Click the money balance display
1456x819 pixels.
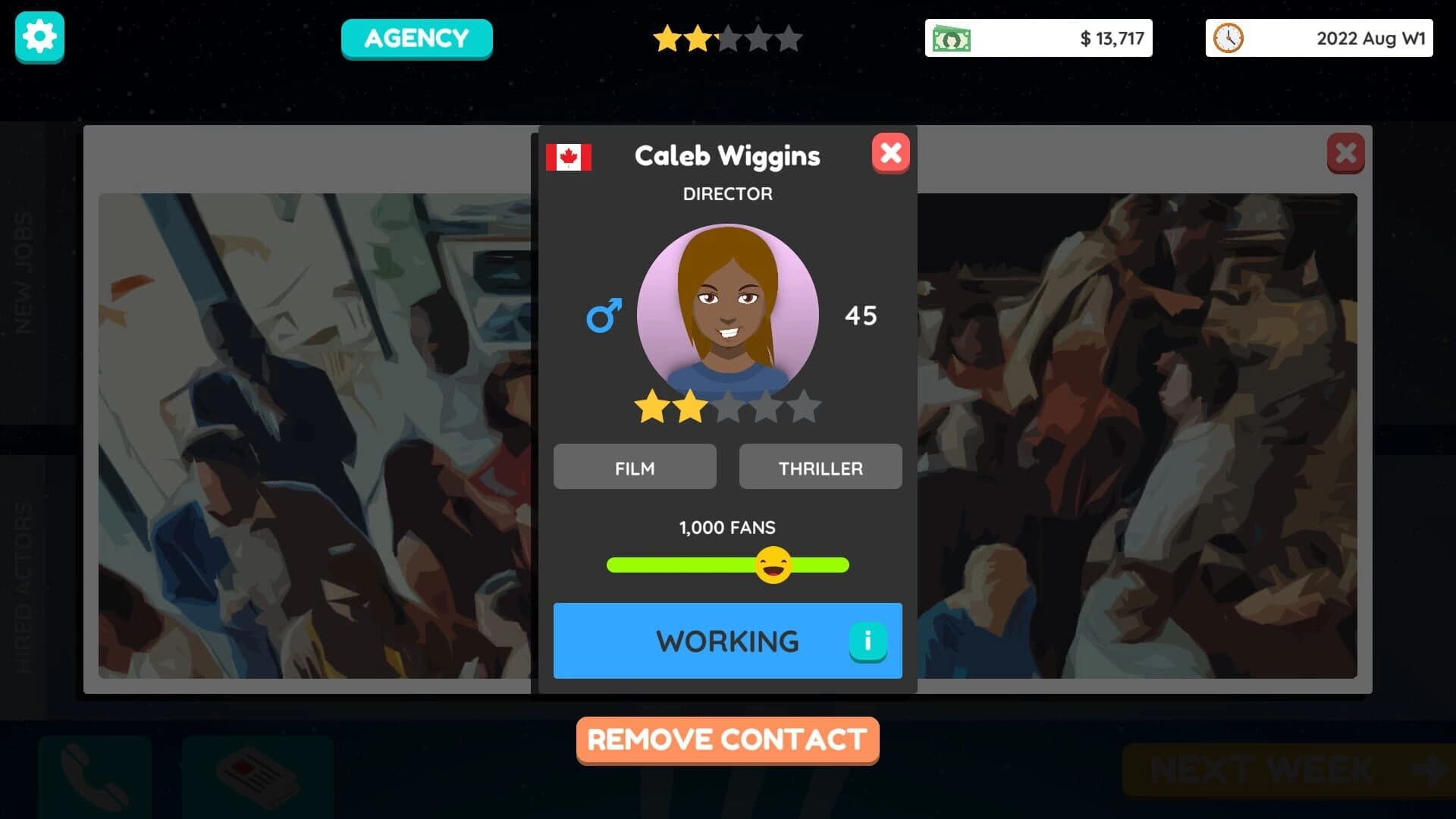coord(1038,37)
